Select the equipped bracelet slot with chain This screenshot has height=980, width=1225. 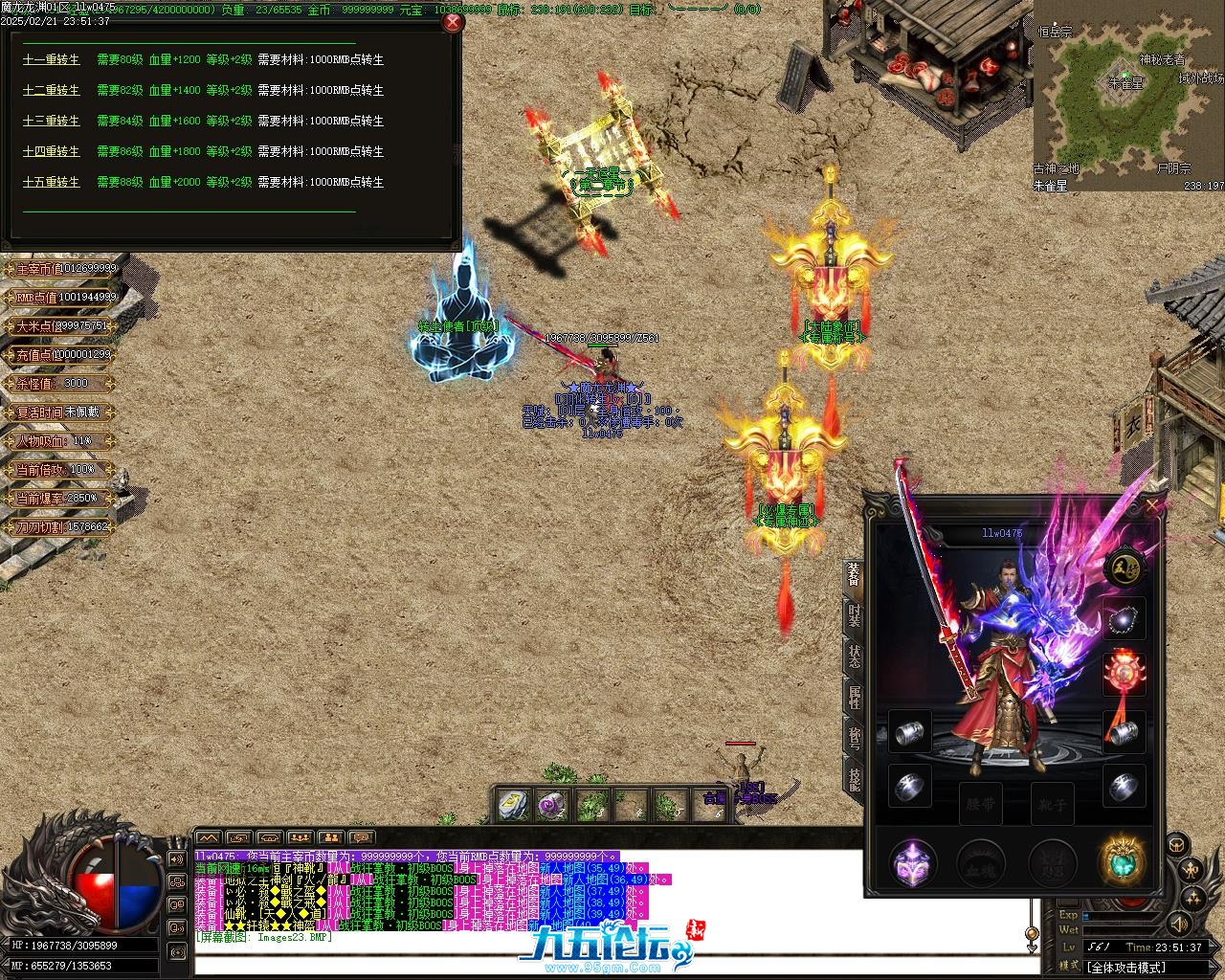click(x=1124, y=620)
